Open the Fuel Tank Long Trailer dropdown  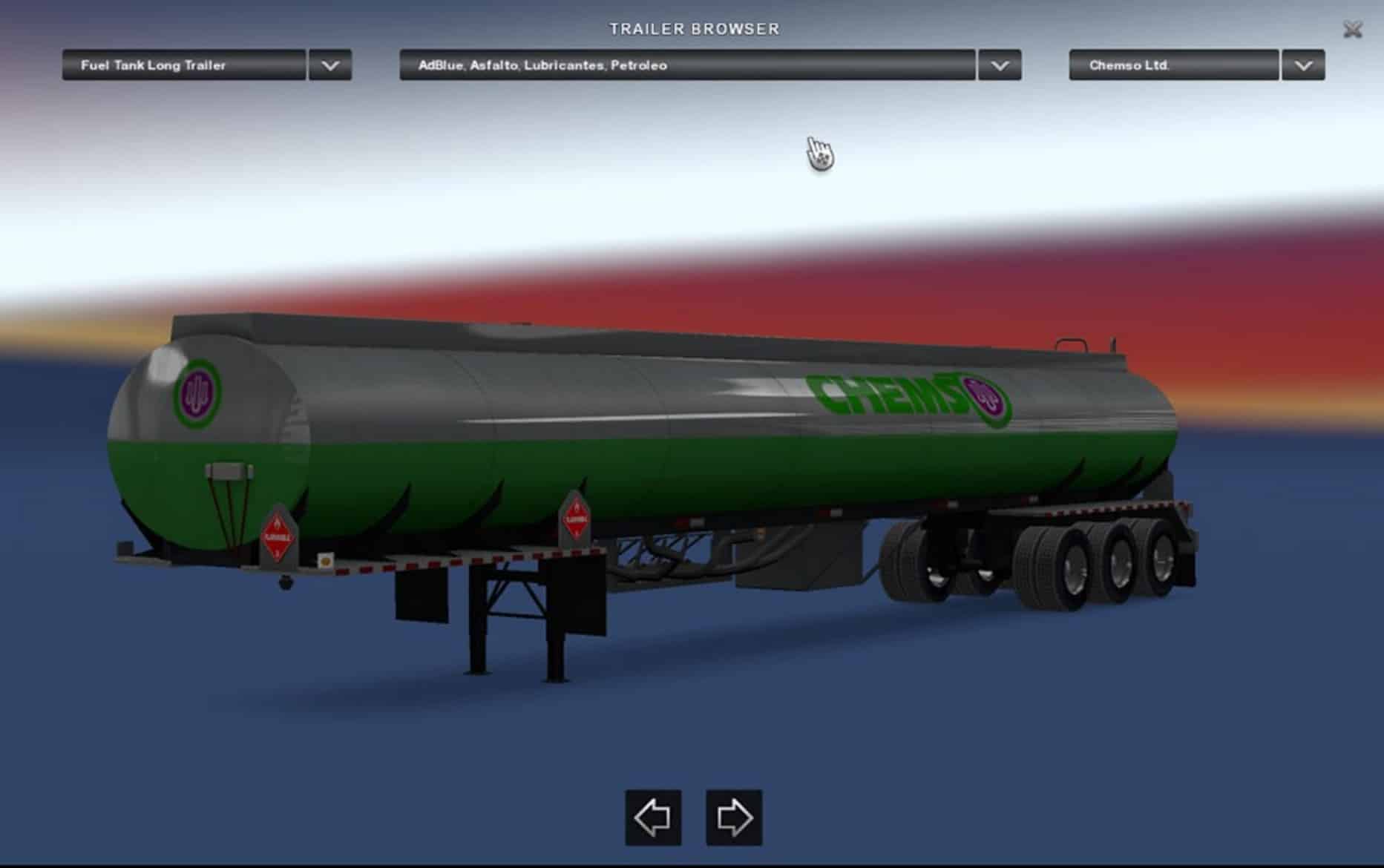(183, 65)
